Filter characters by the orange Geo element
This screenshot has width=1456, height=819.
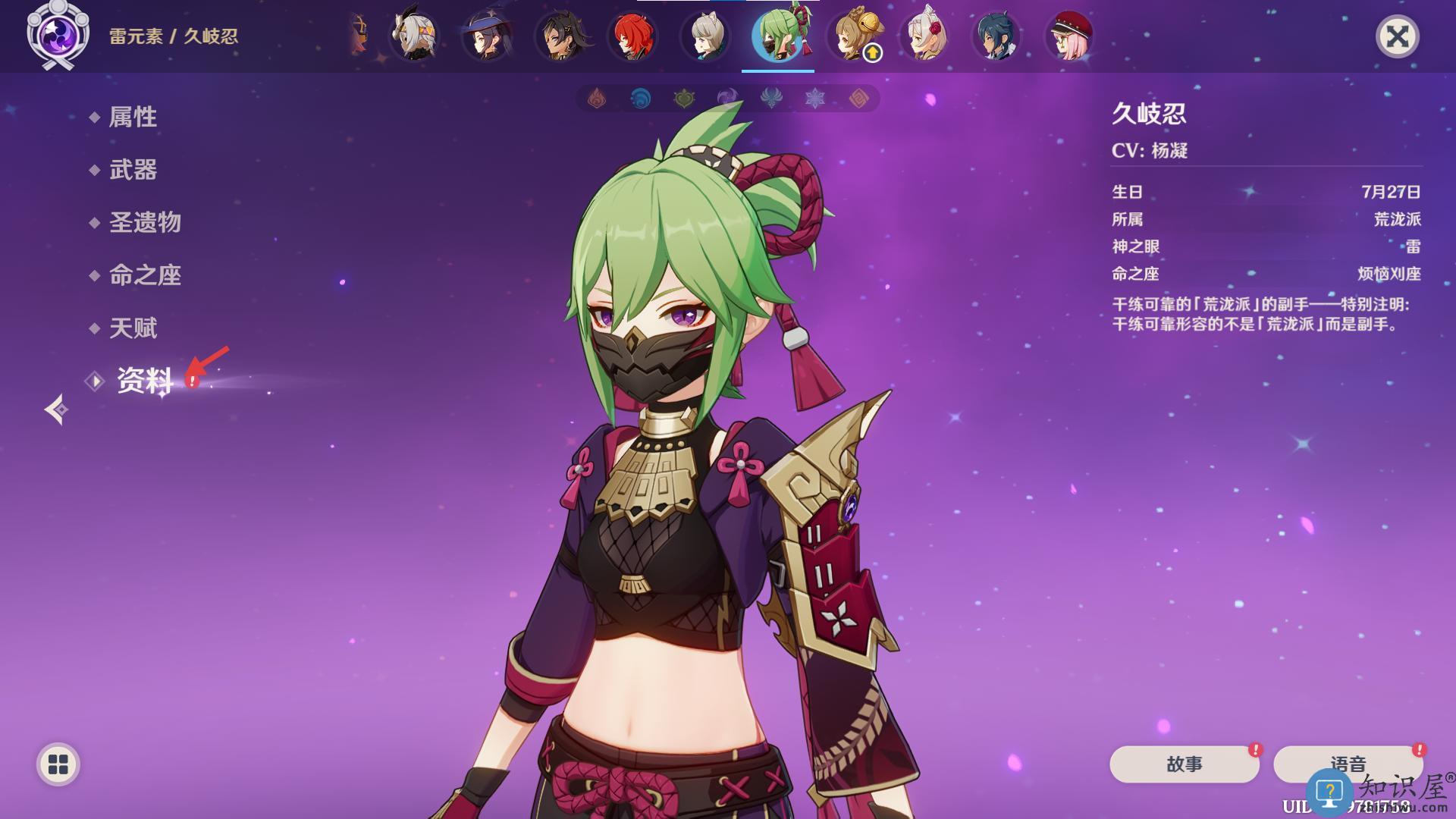pos(858,99)
